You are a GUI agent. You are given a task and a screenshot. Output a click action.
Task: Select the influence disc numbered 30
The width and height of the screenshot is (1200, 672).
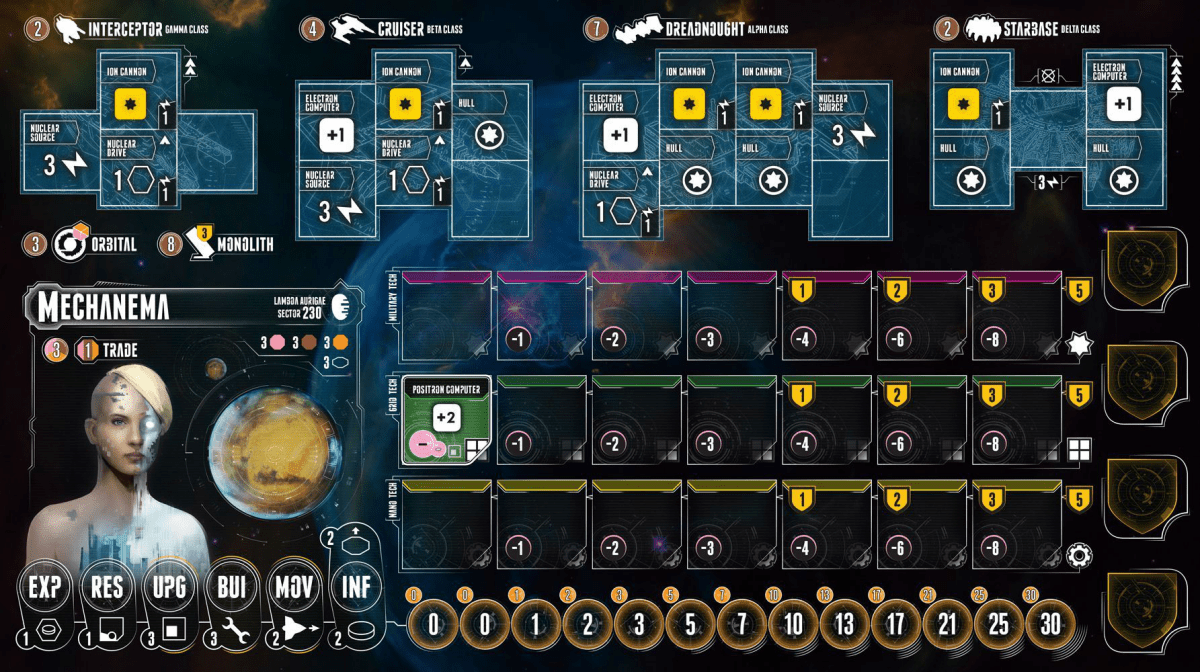coord(1049,626)
